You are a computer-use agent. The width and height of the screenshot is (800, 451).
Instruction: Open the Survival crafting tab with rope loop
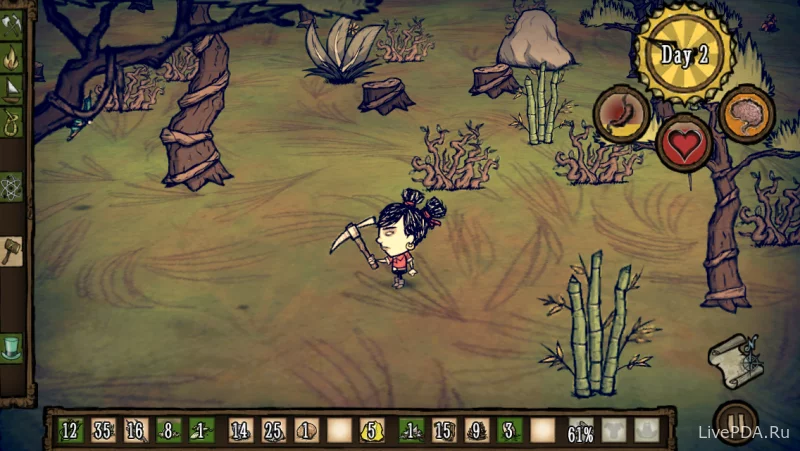11,123
